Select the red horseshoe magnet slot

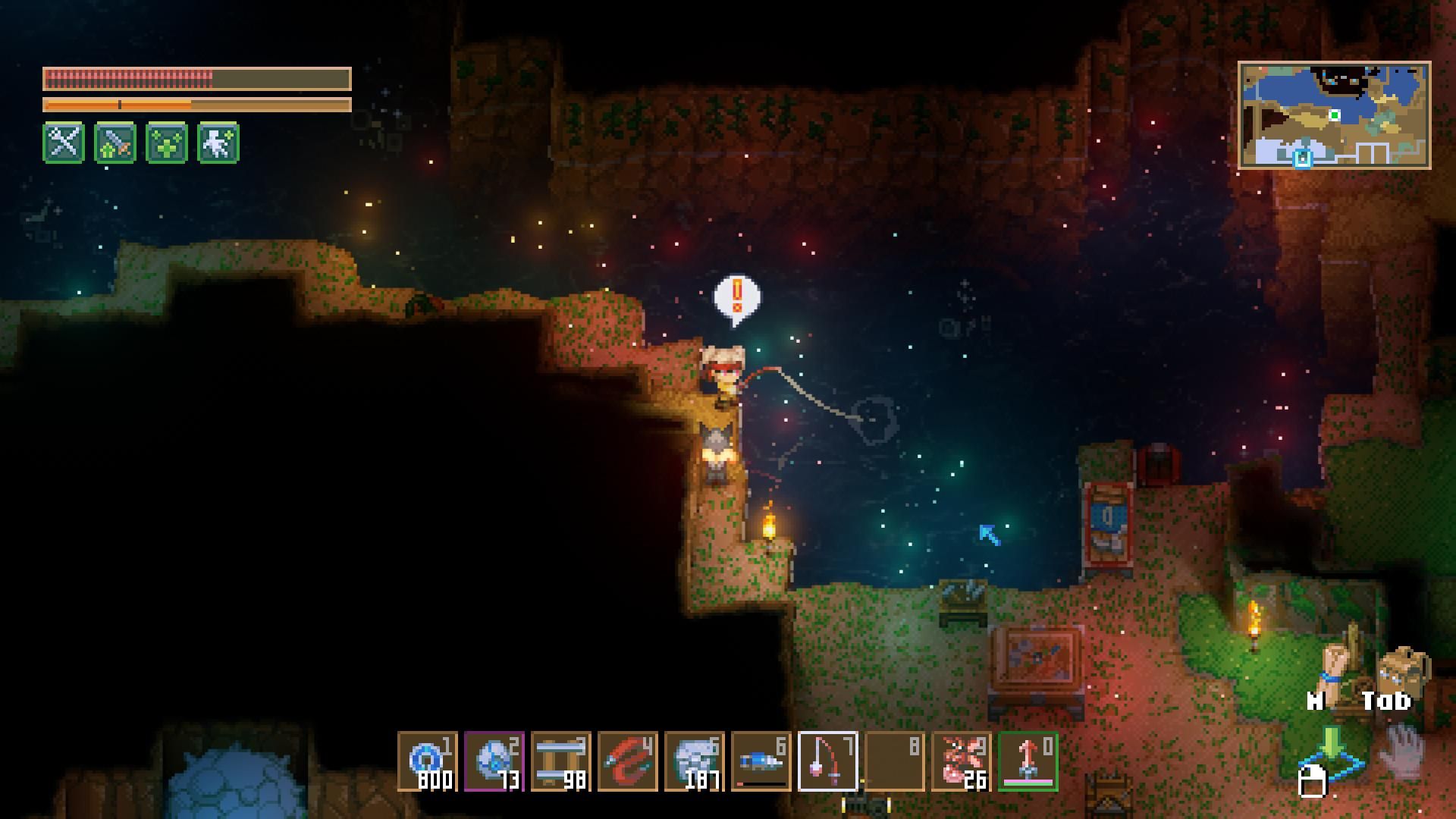[x=628, y=761]
